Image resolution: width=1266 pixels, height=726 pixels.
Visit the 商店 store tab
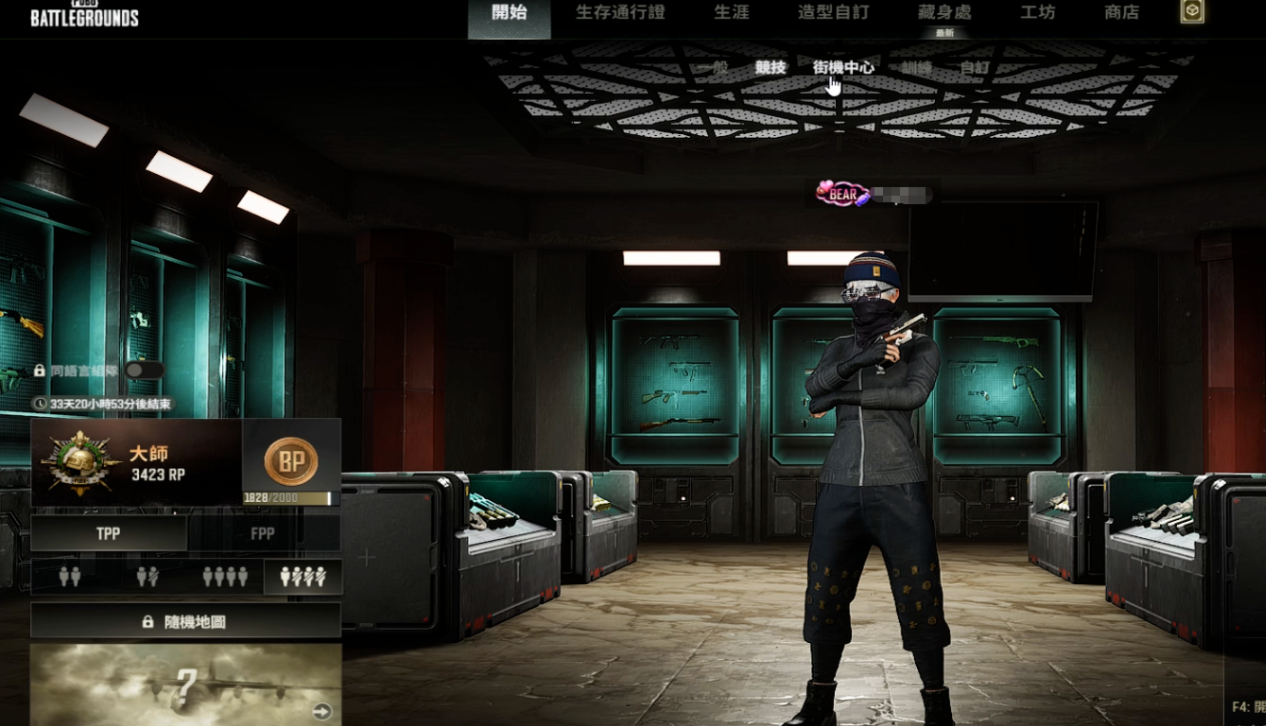click(x=1121, y=13)
